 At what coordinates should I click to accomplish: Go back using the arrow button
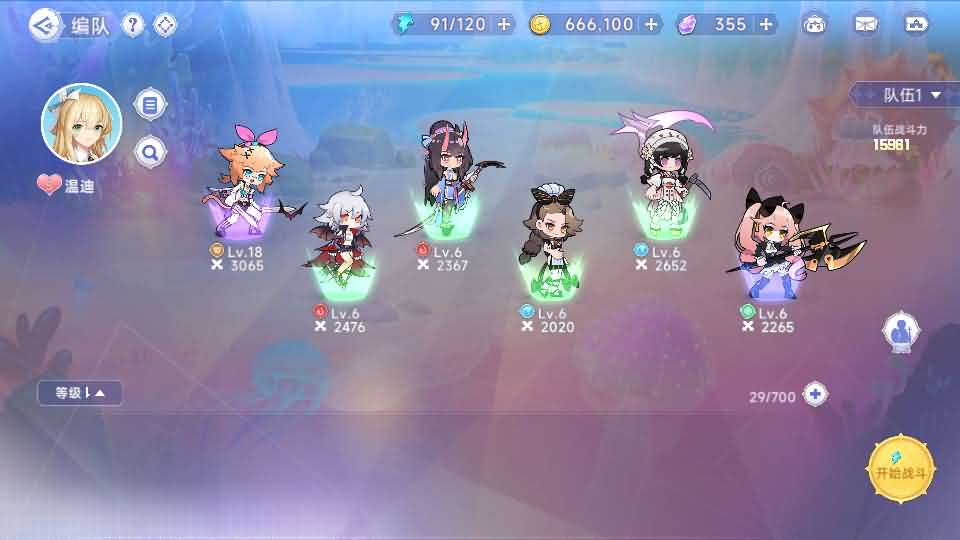[43, 25]
